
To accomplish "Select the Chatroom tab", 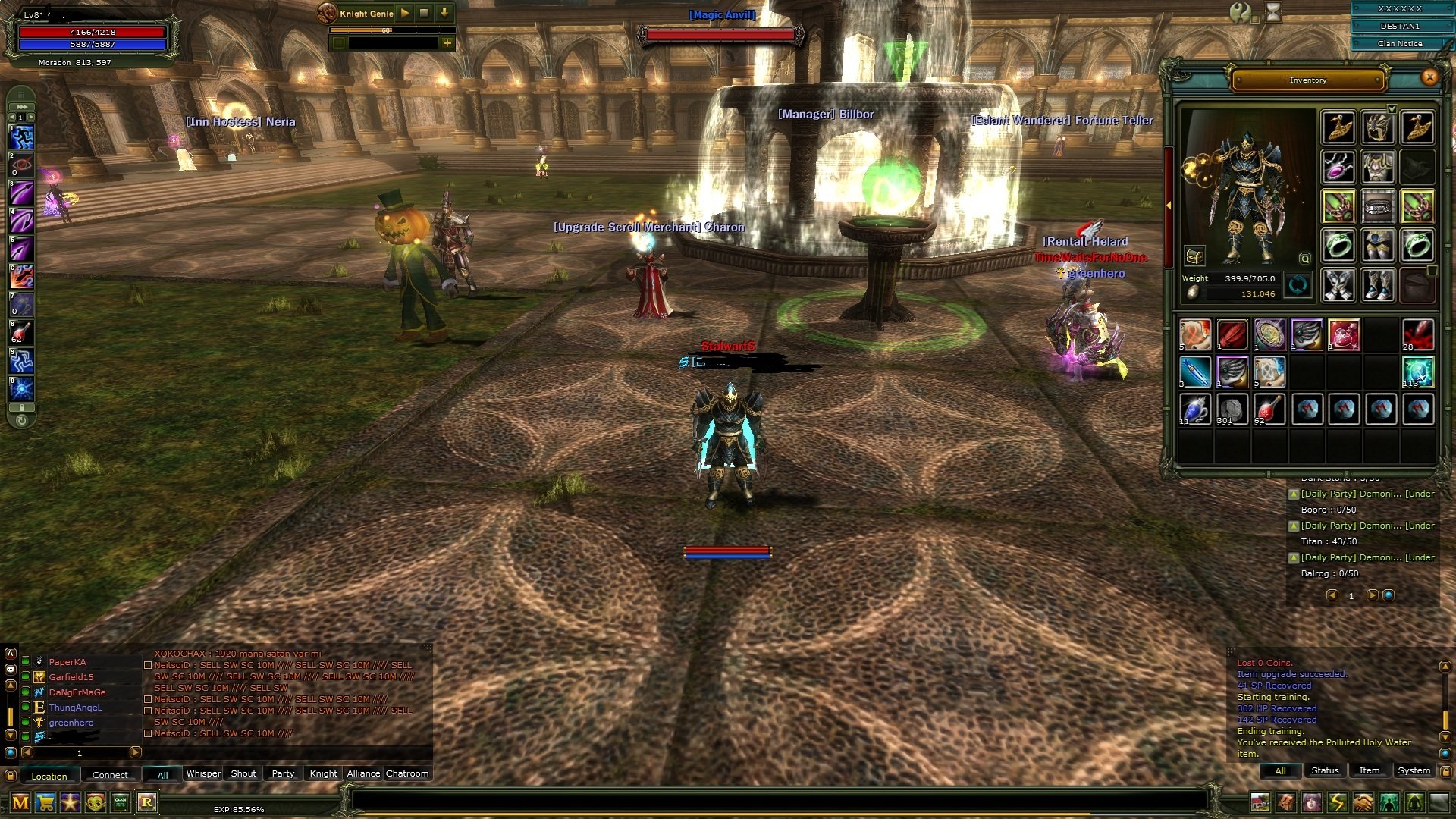I will (x=407, y=773).
